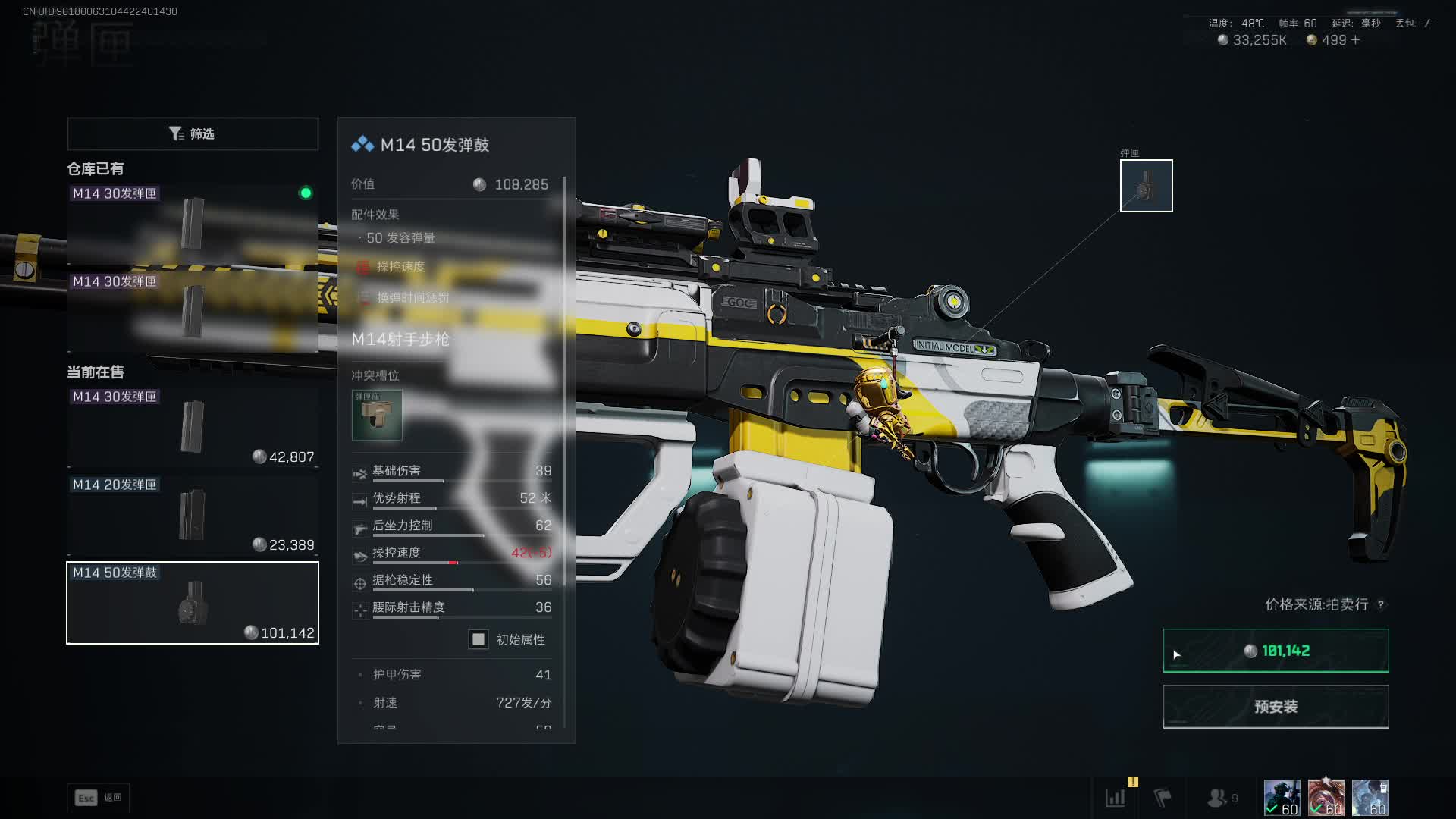
Task: Pick the M14 50发弹鼓 listing for sale
Action: 193,603
